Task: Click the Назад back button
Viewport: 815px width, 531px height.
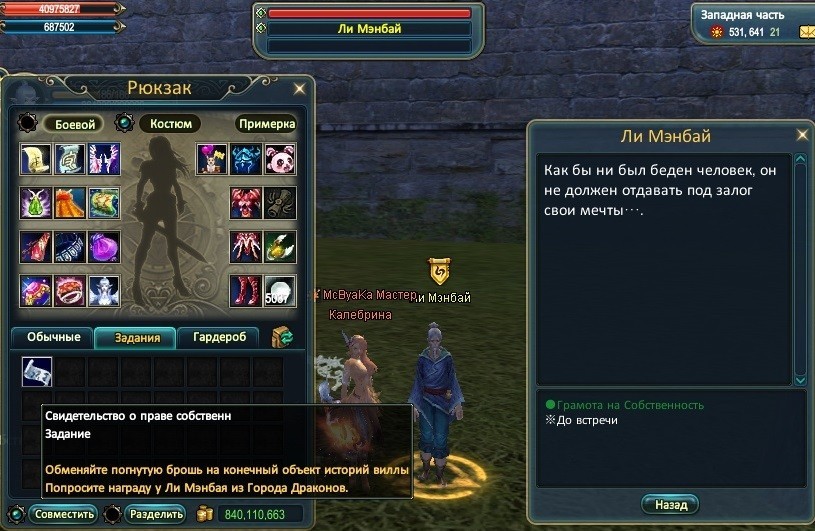Action: pos(669,504)
